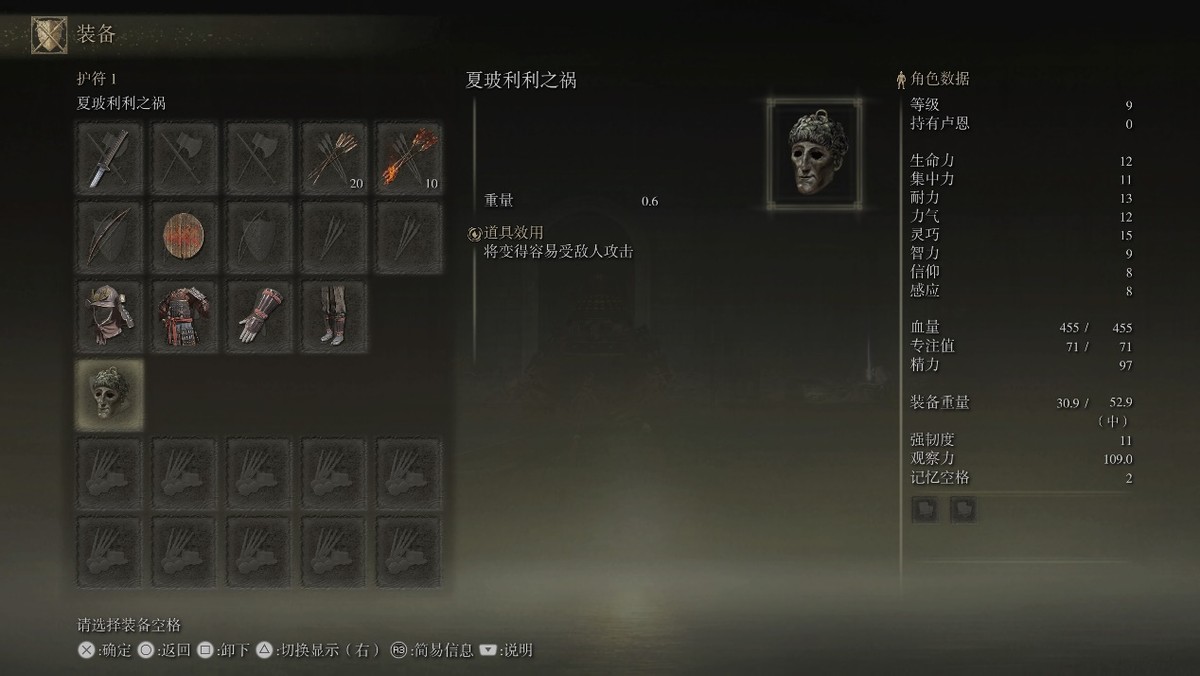Screen dimensions: 1200x676
Task: Choose the red chest armor slot
Action: tap(185, 314)
